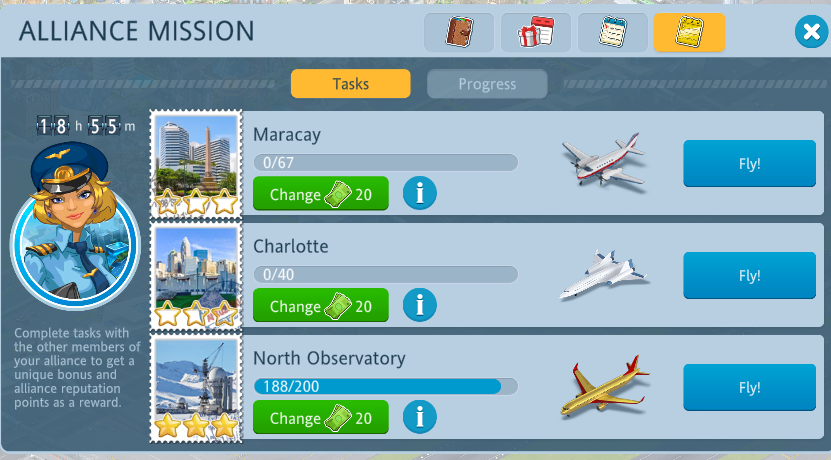Open the brown passport book tab
Screen dimensions: 831x460
[x=458, y=32]
